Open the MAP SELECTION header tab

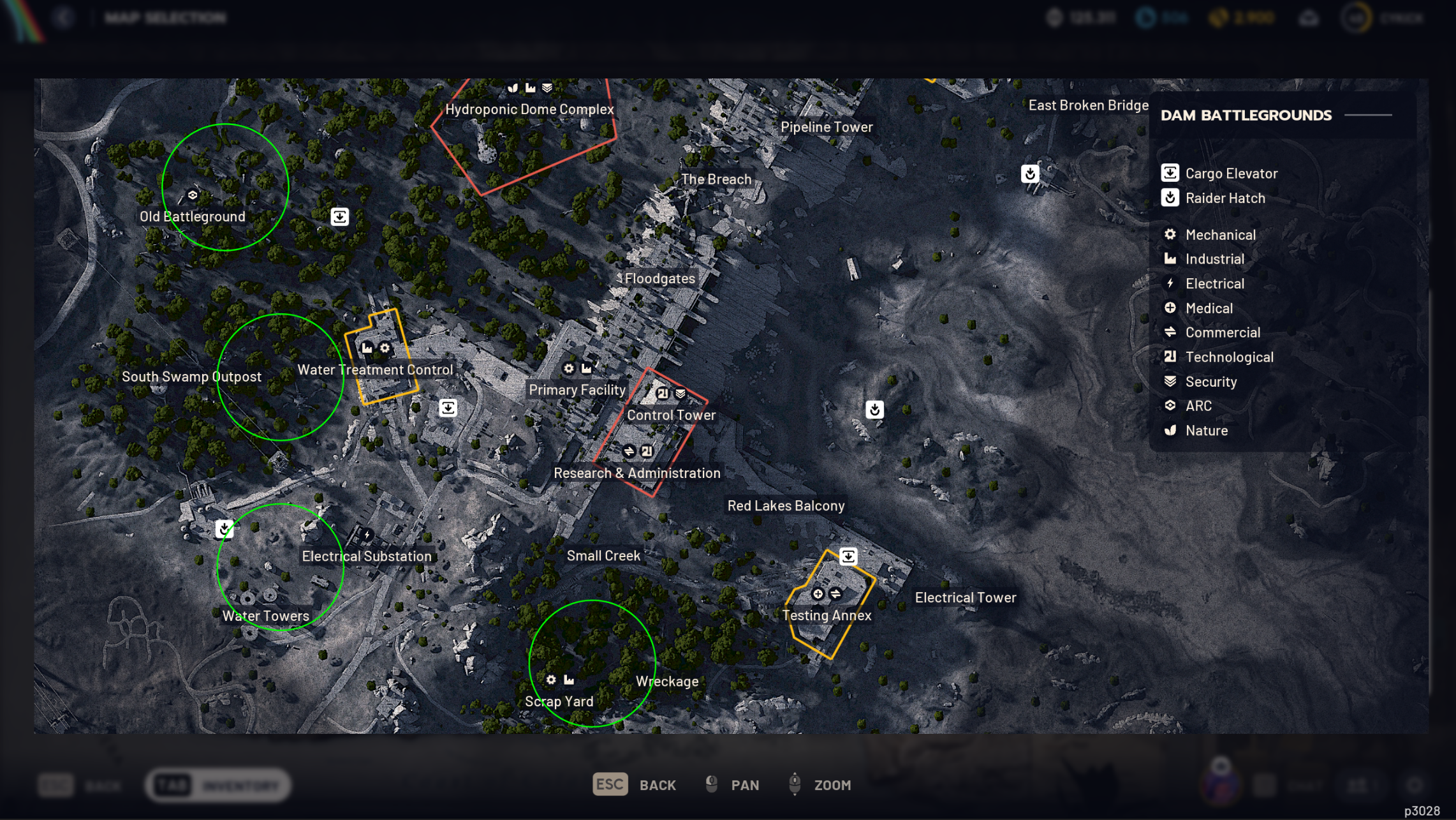click(x=166, y=17)
